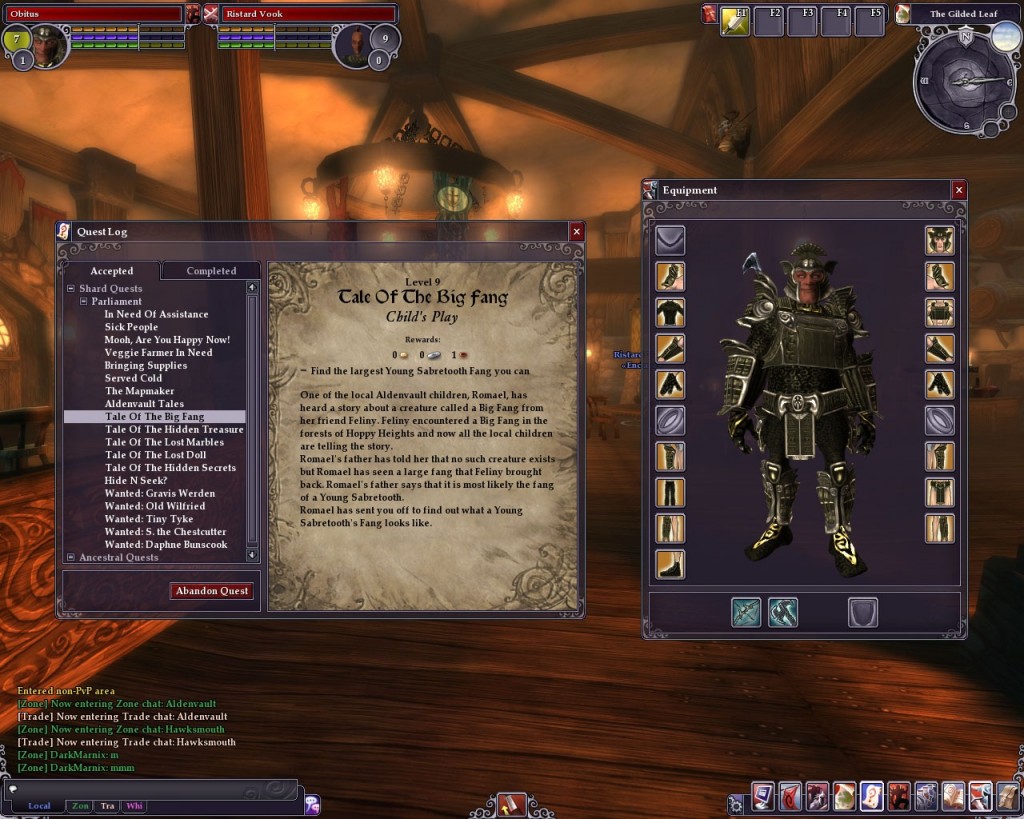Image resolution: width=1024 pixels, height=819 pixels.
Task: Switch to the Completed quests tab
Action: pos(211,271)
